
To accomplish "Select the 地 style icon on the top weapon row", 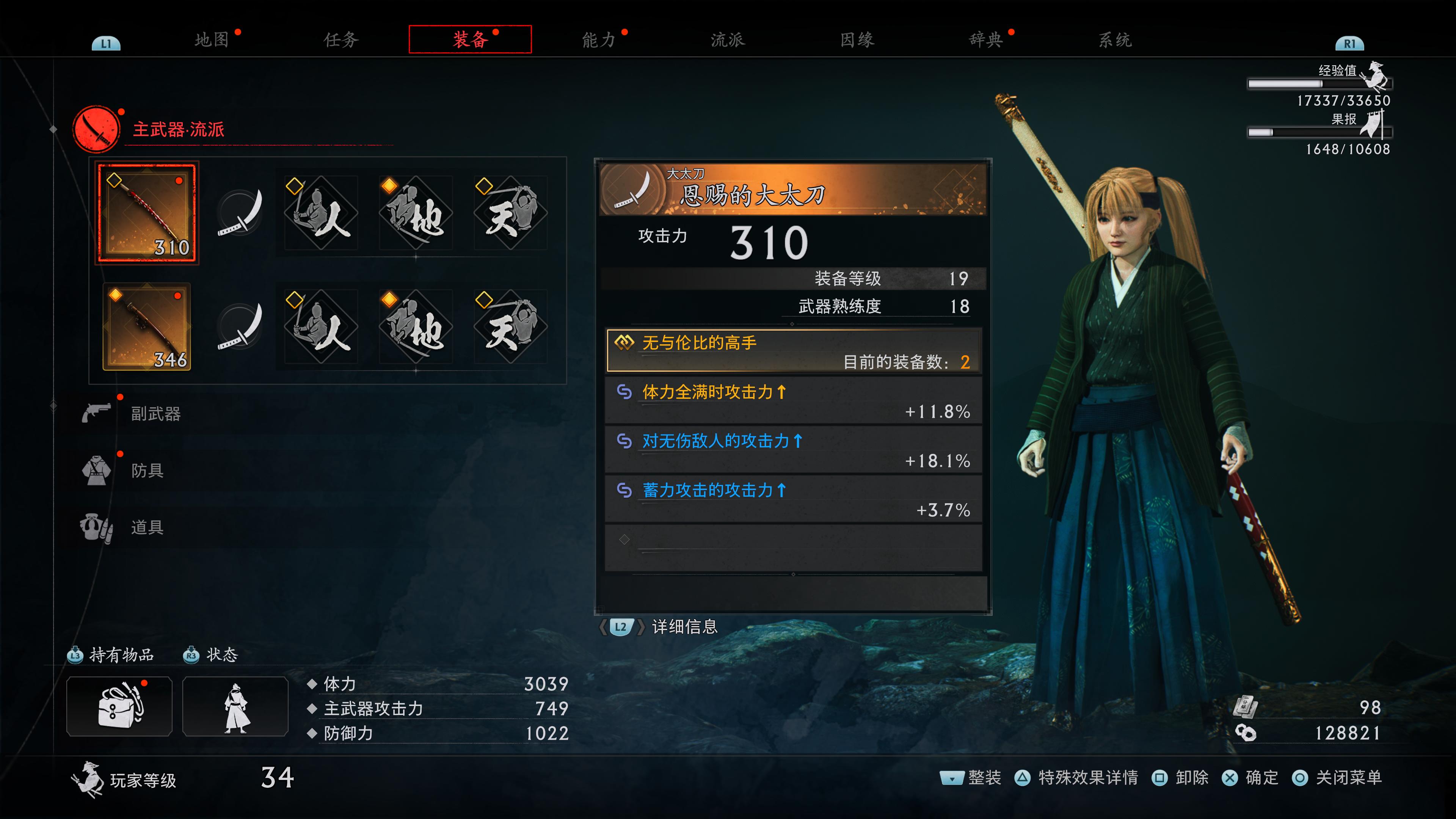I will pos(416,213).
